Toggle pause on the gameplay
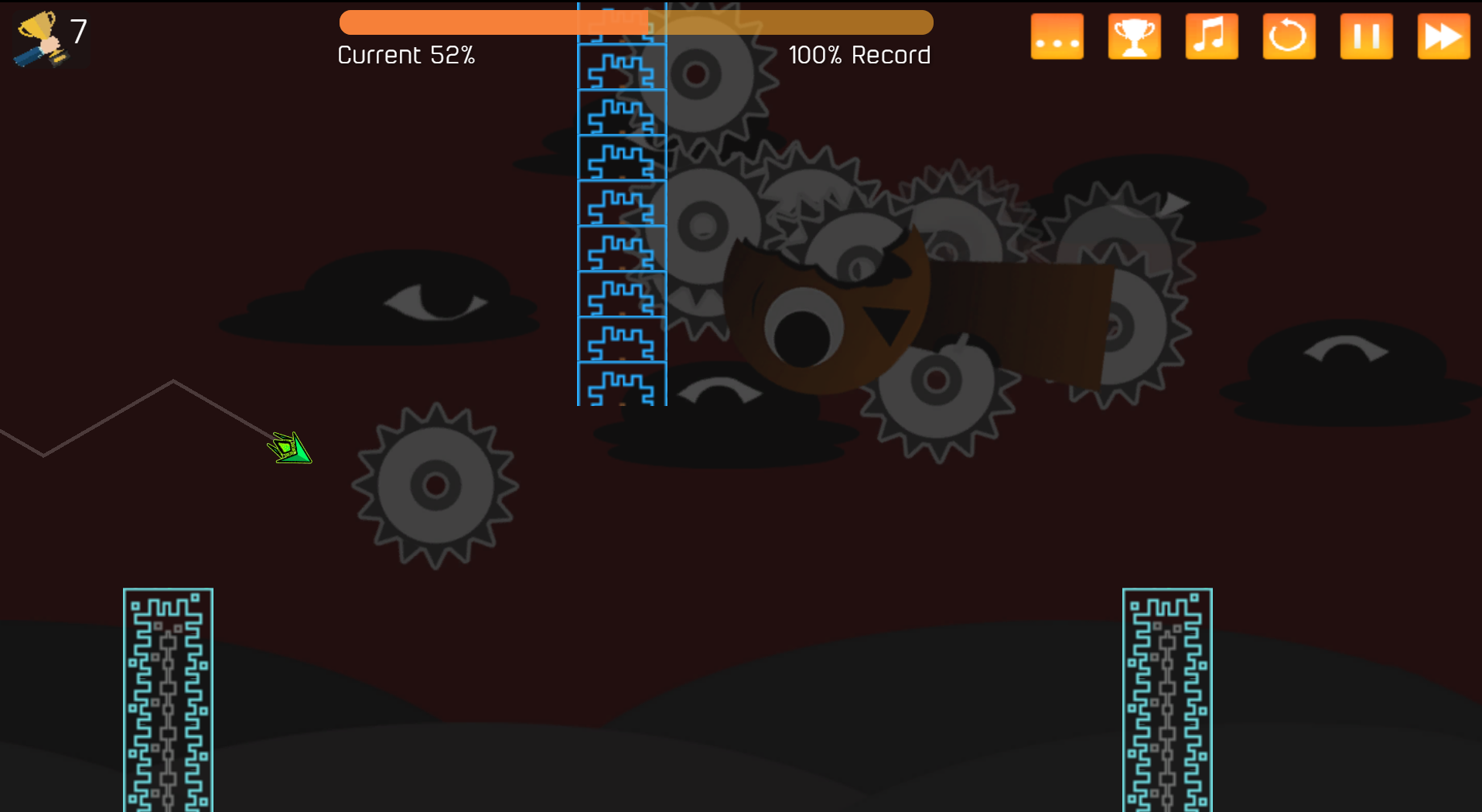The height and width of the screenshot is (812, 1482). (1366, 36)
